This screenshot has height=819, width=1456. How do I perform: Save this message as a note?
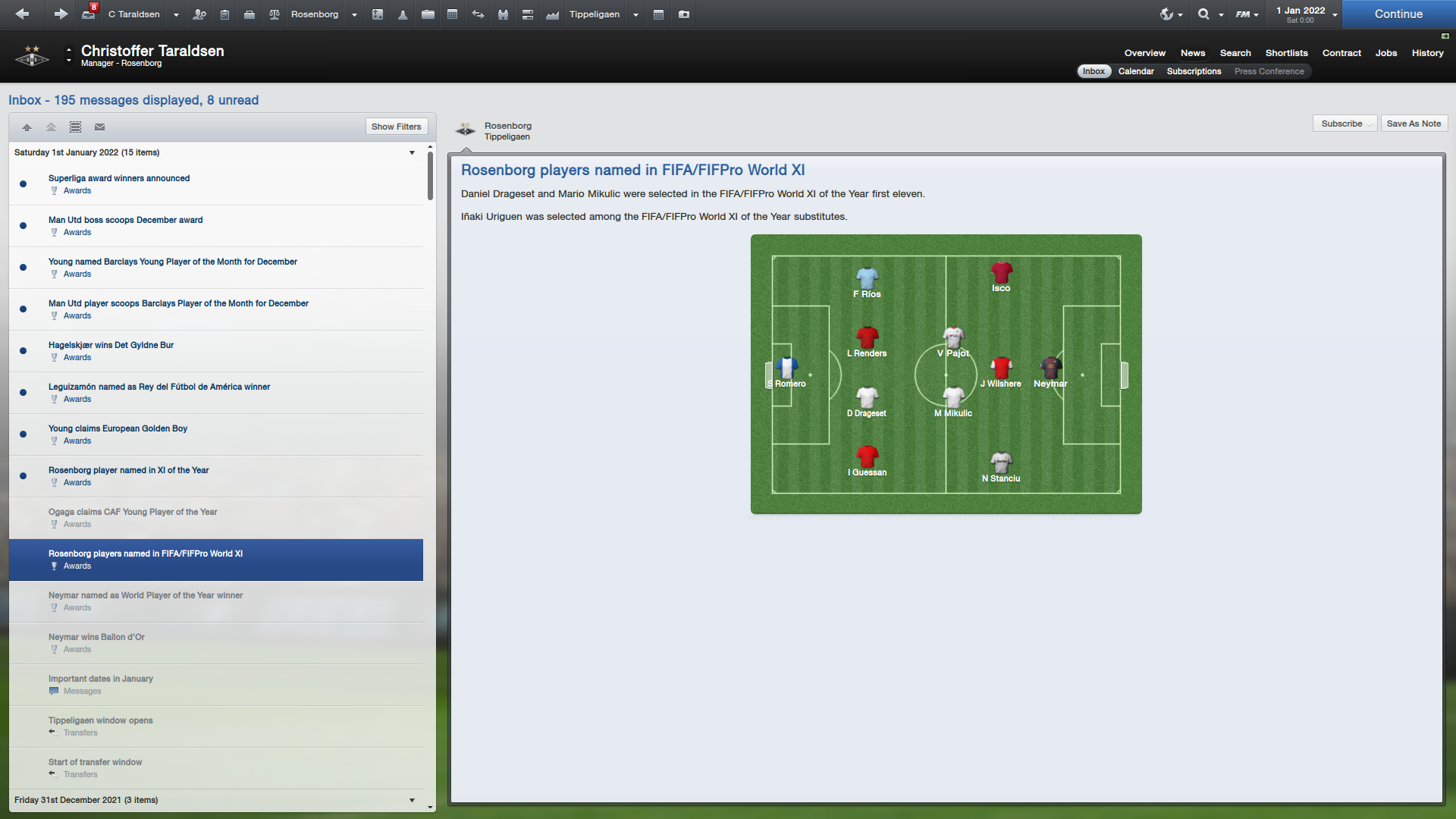coord(1414,124)
